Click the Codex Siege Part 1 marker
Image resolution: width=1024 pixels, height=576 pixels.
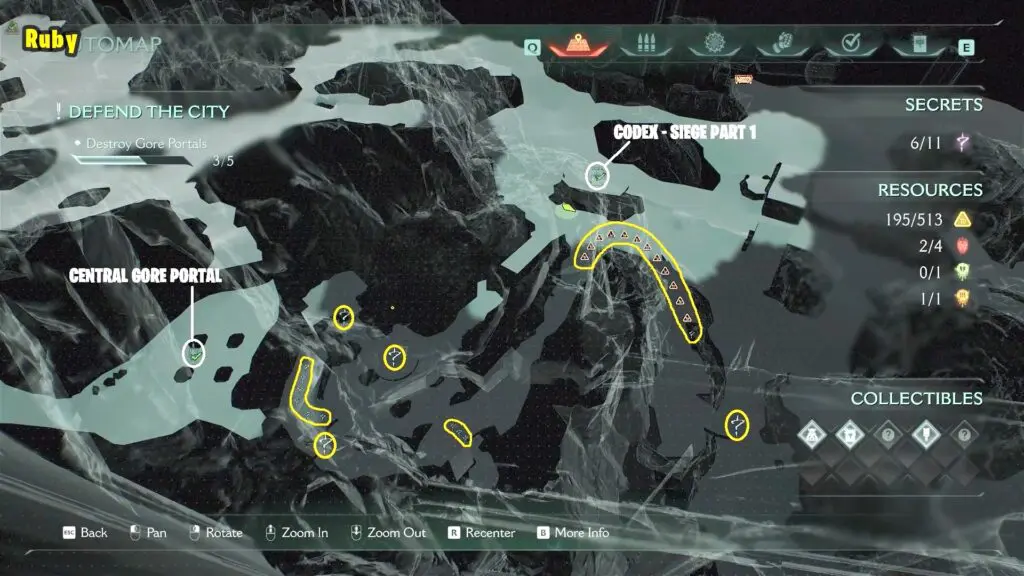click(x=598, y=176)
